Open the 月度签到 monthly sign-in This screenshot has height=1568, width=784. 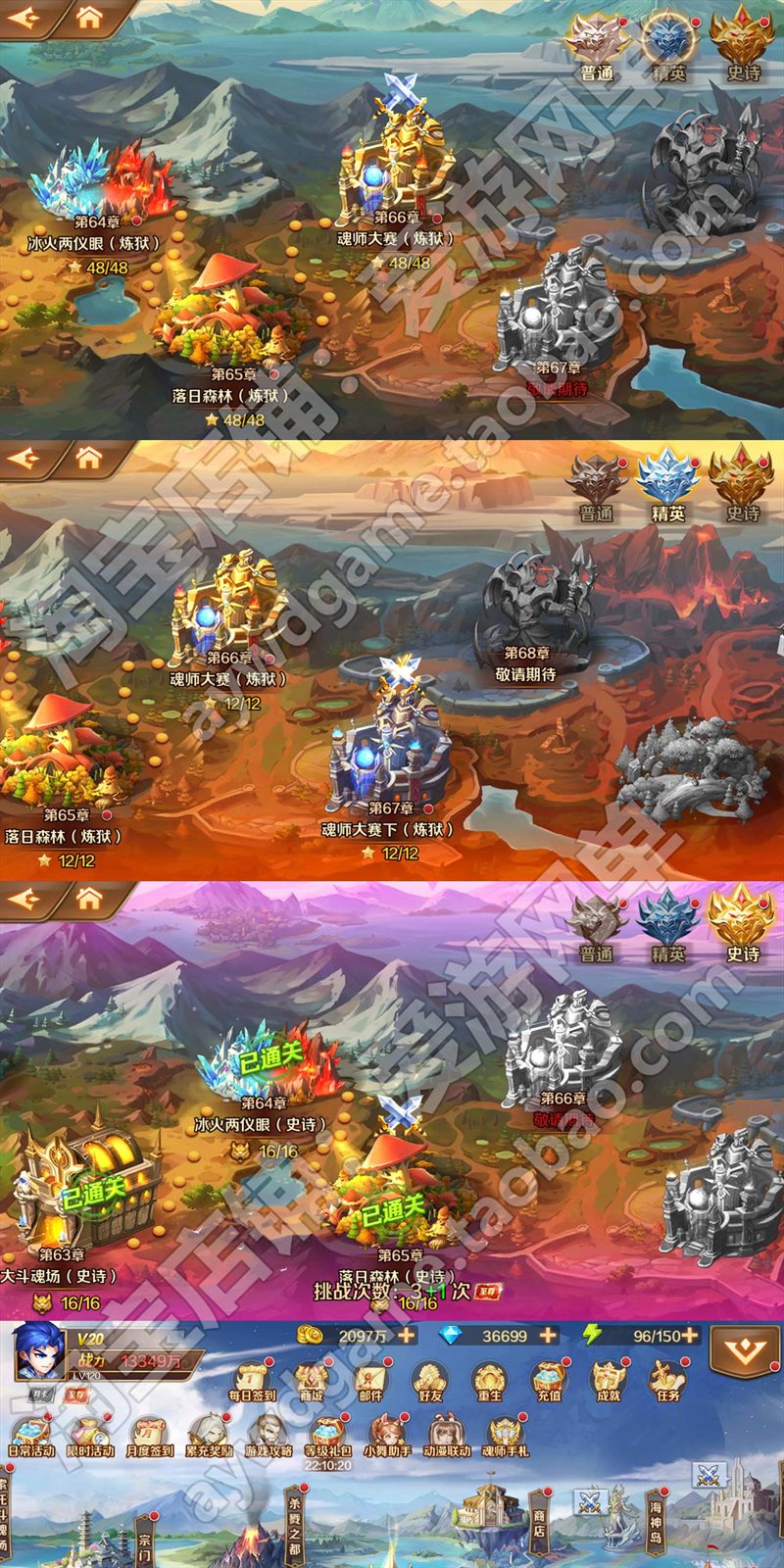click(x=149, y=1435)
